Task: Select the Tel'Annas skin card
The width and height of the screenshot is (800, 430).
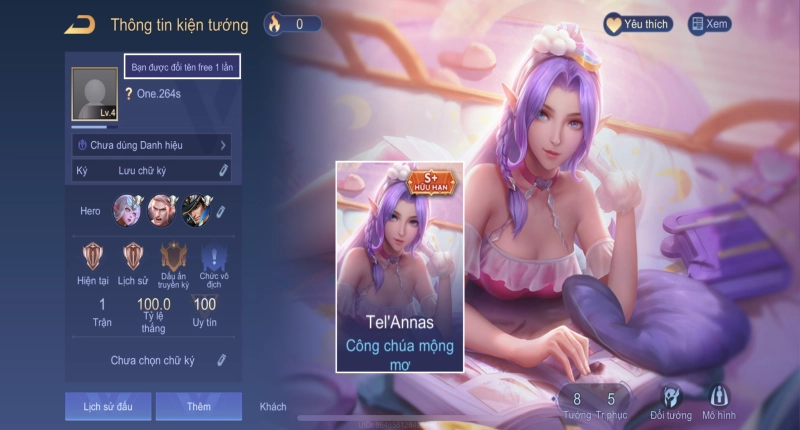Action: (400, 265)
